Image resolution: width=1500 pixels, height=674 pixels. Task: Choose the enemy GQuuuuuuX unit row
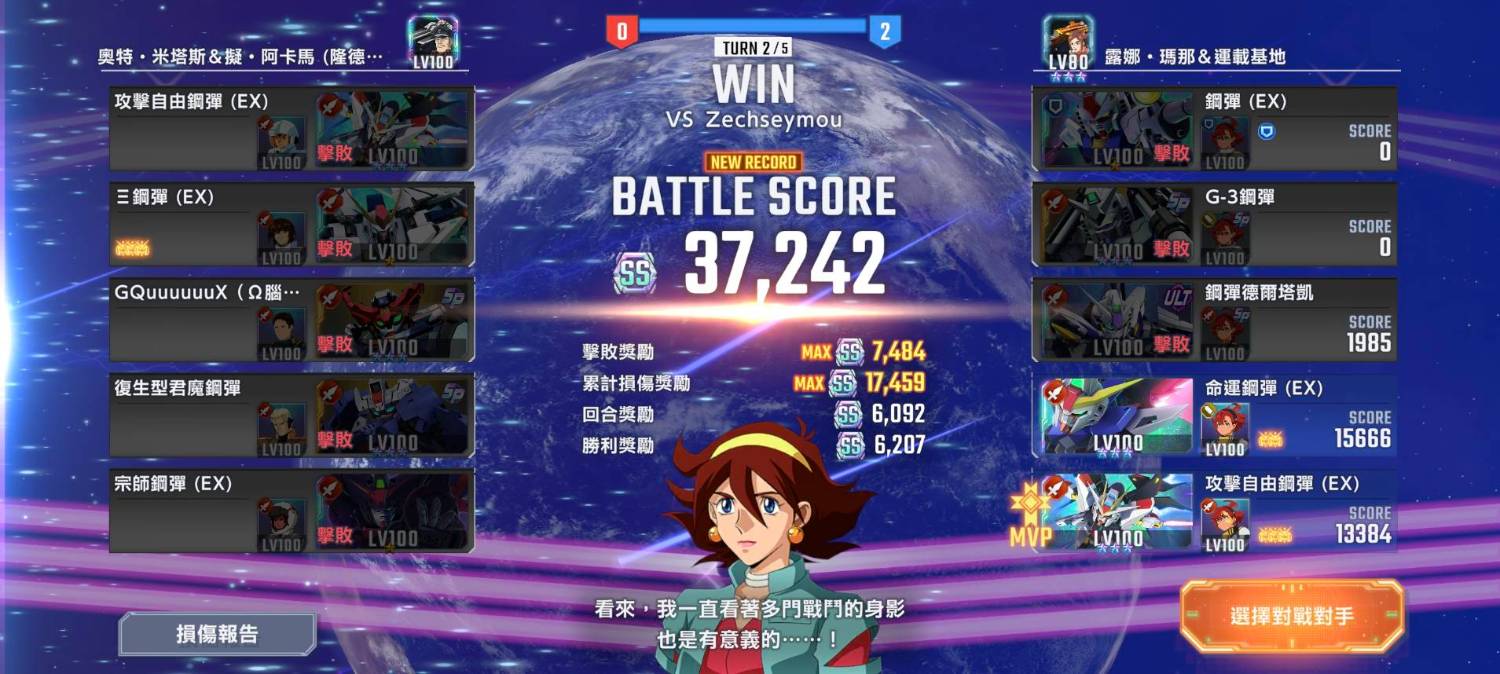tap(291, 320)
